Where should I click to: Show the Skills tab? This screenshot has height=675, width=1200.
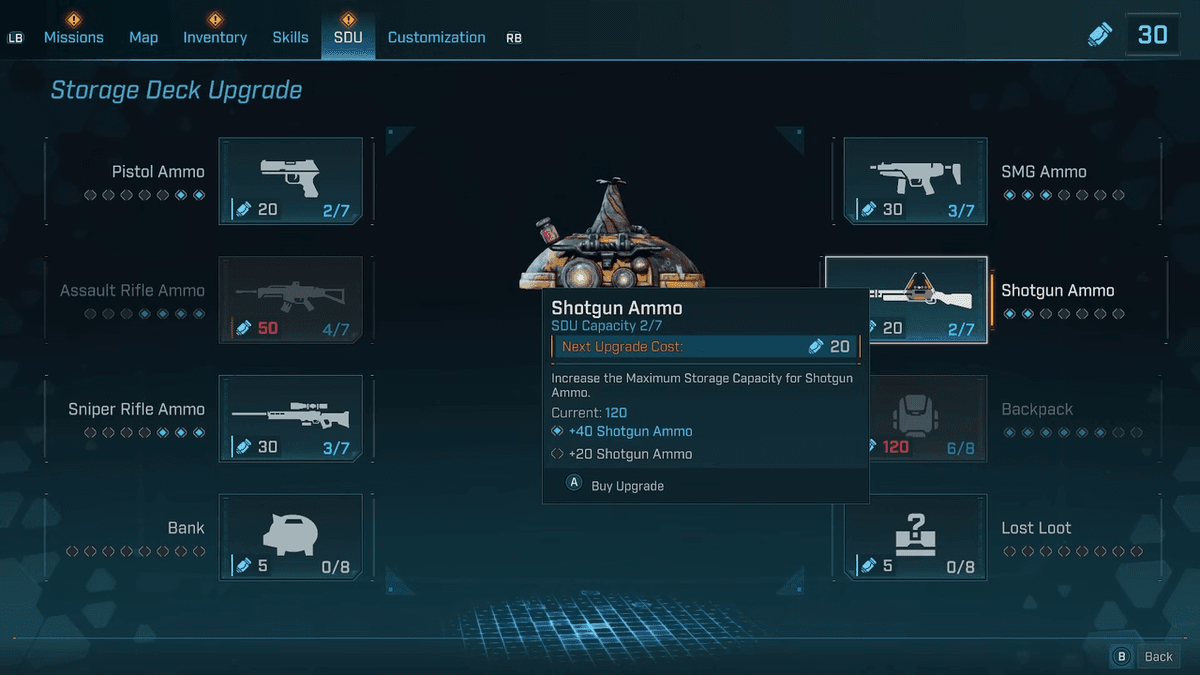coord(290,37)
